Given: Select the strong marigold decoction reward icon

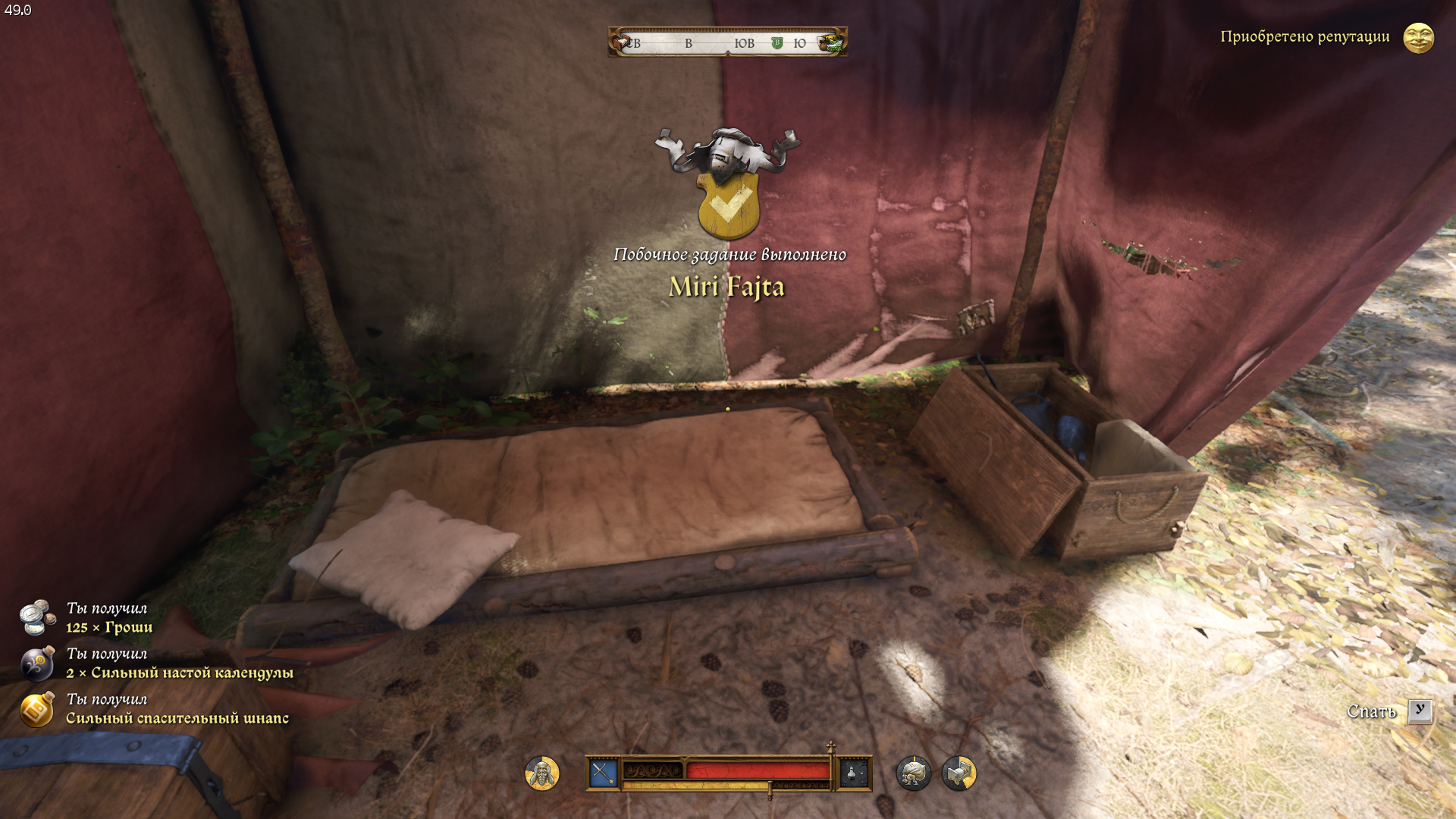Looking at the screenshot, I should [37, 664].
